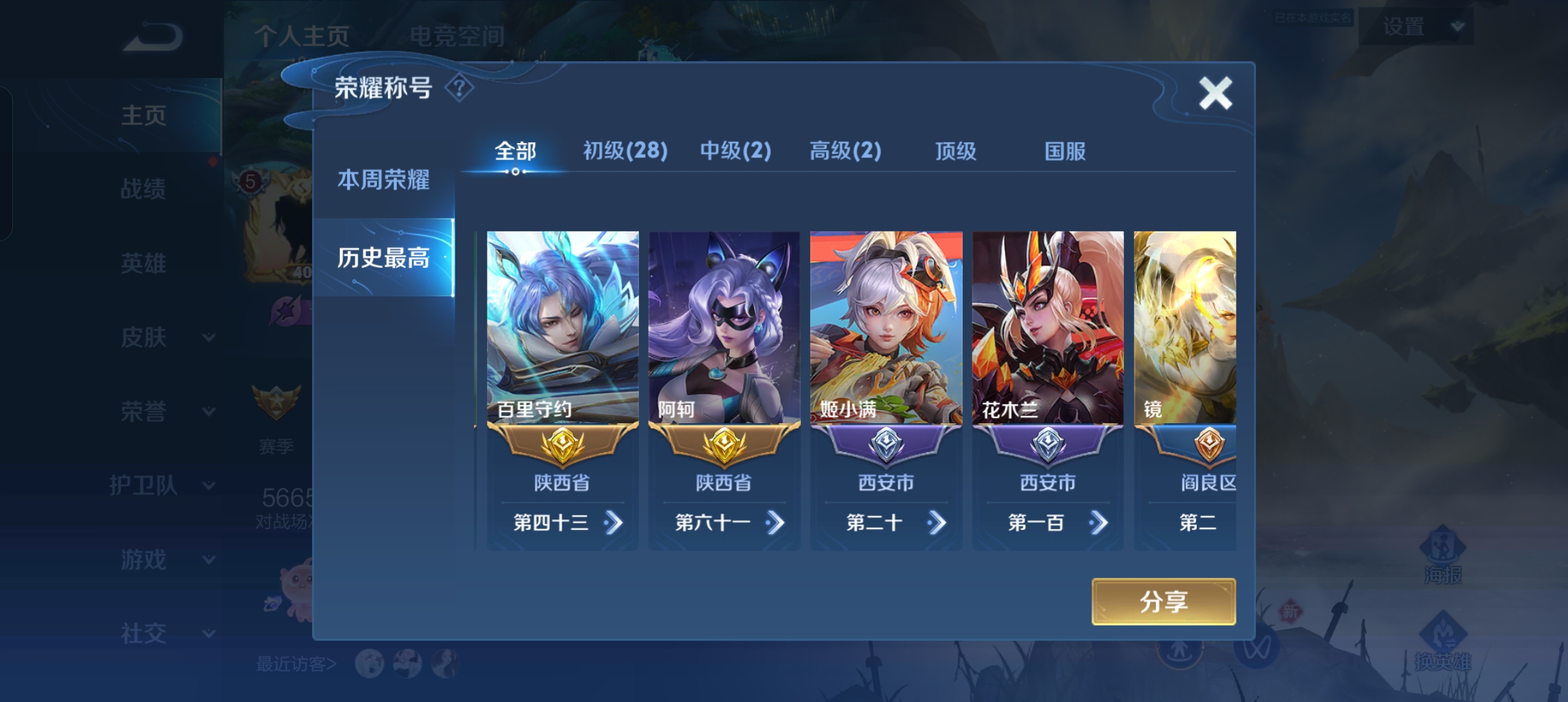Switch to the 中级(2) tab

(x=735, y=150)
